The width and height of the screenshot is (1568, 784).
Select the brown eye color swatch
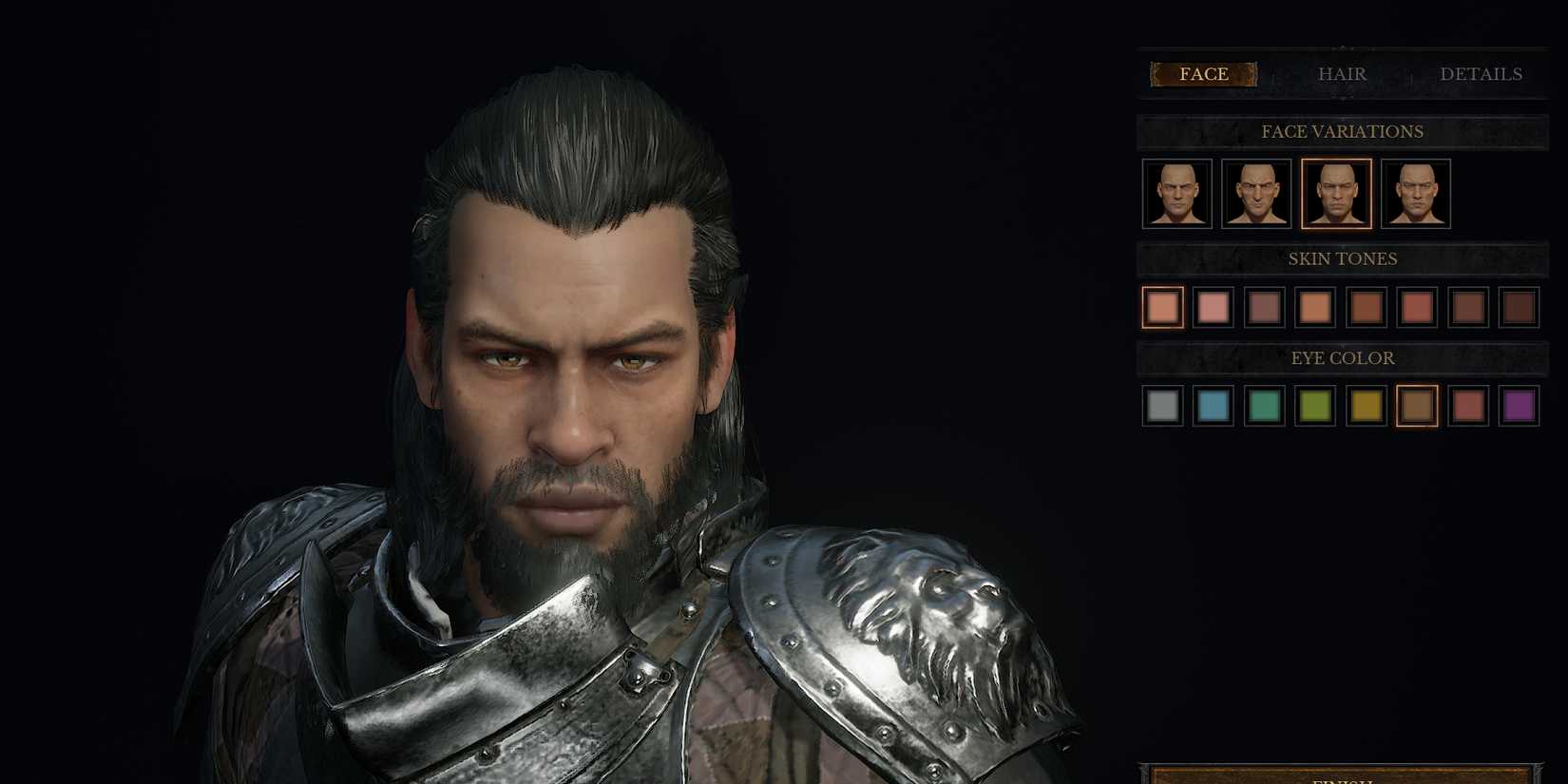(x=1417, y=407)
